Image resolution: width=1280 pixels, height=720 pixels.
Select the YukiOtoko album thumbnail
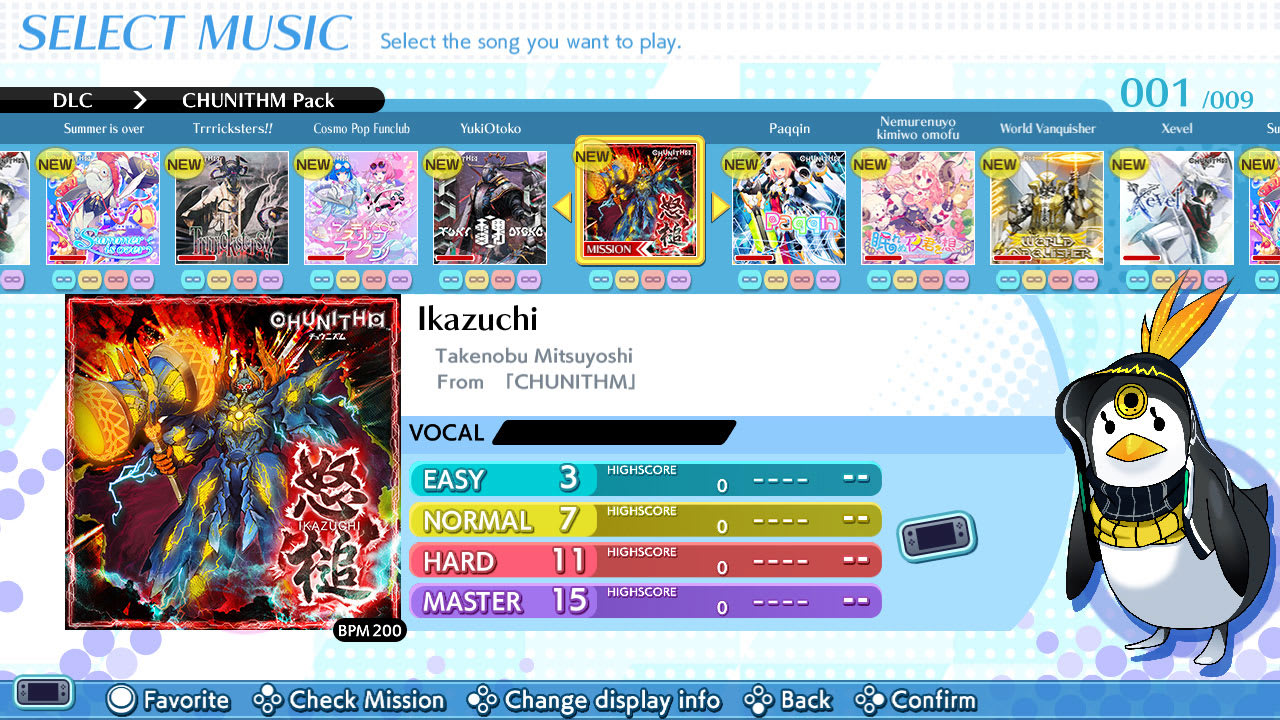[x=489, y=207]
